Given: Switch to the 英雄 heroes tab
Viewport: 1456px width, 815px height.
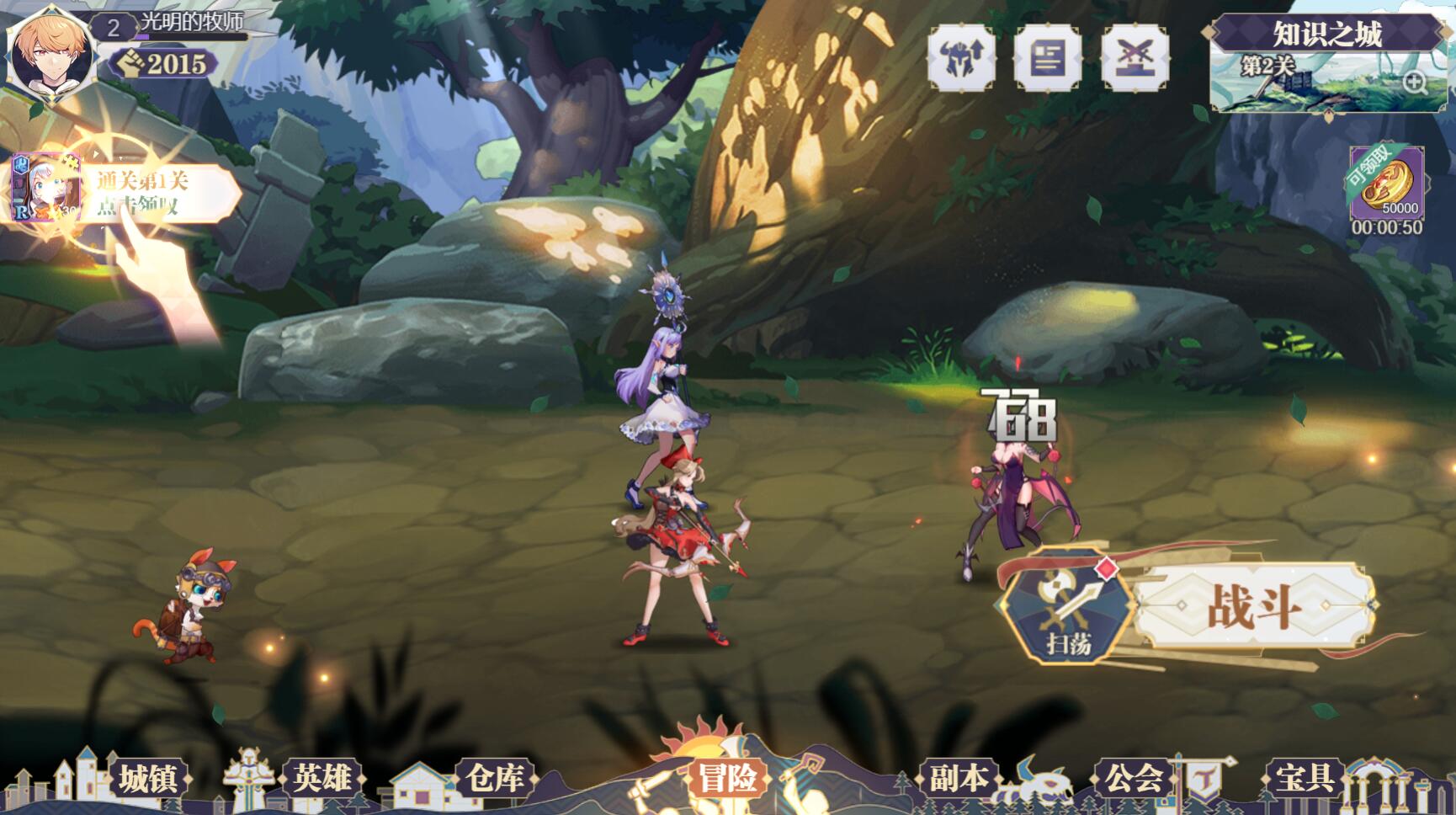Looking at the screenshot, I should click(322, 779).
